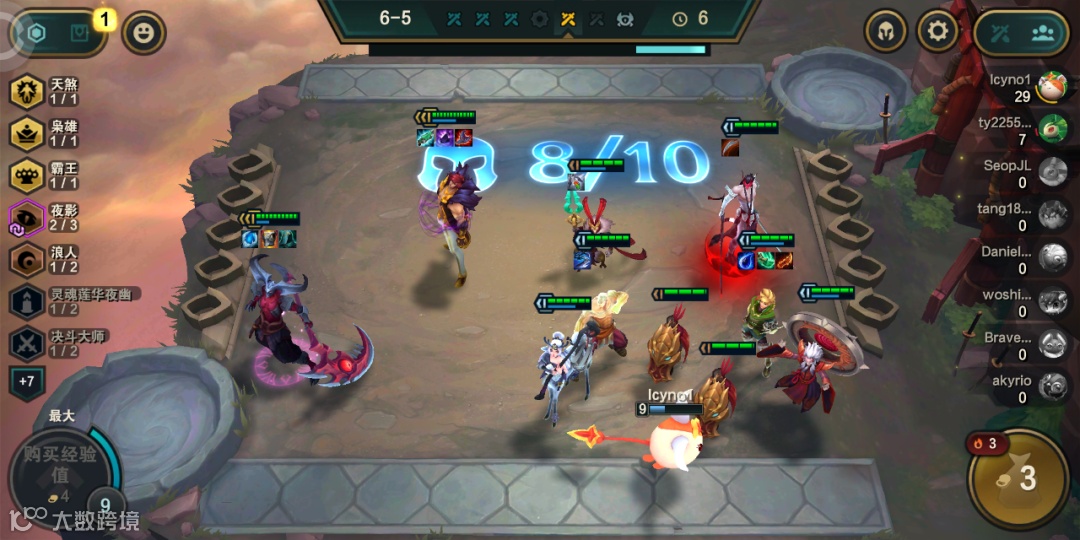Image resolution: width=1080 pixels, height=540 pixels.
Task: Toggle the top-left hexagon panel button
Action: point(37,33)
